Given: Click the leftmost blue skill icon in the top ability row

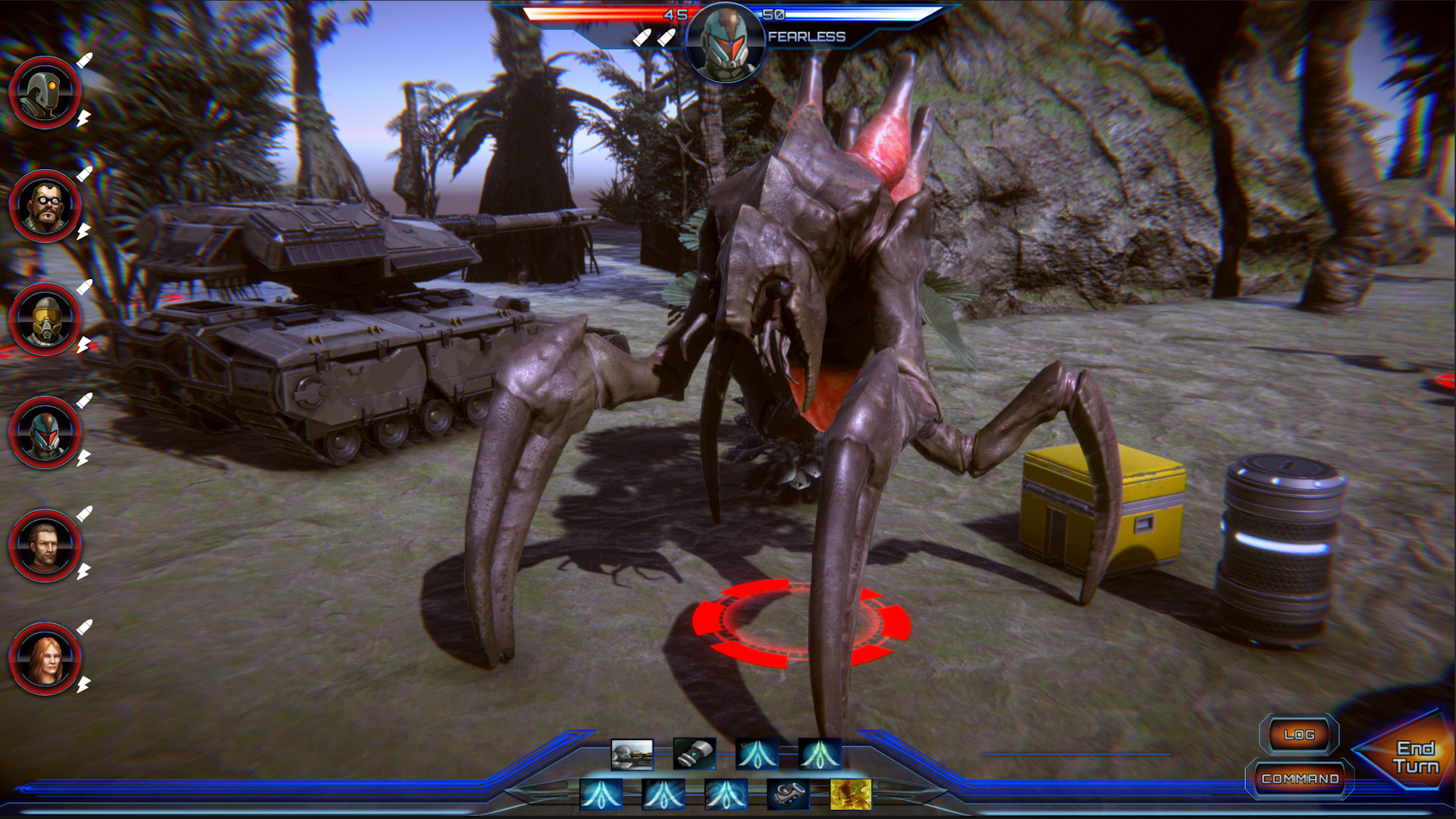Looking at the screenshot, I should (758, 754).
